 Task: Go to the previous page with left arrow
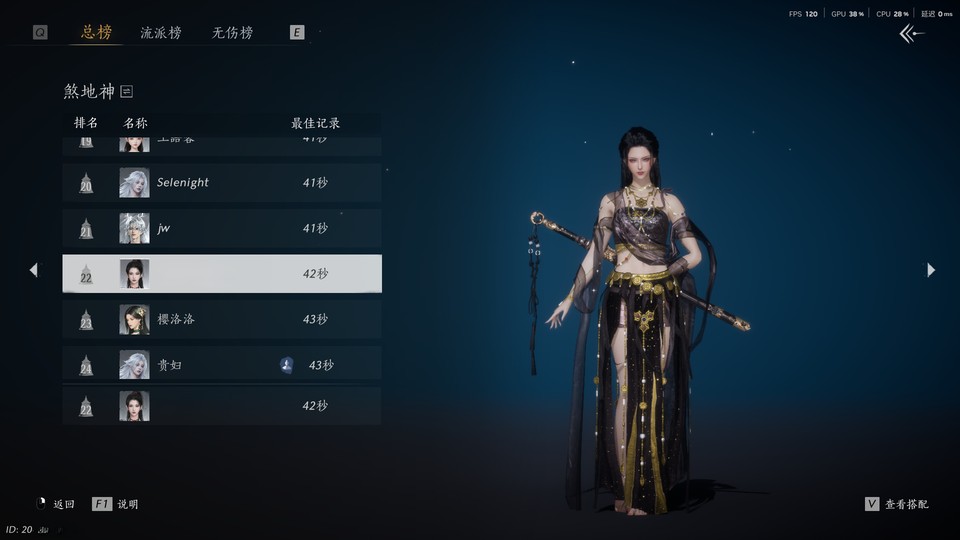coord(33,270)
